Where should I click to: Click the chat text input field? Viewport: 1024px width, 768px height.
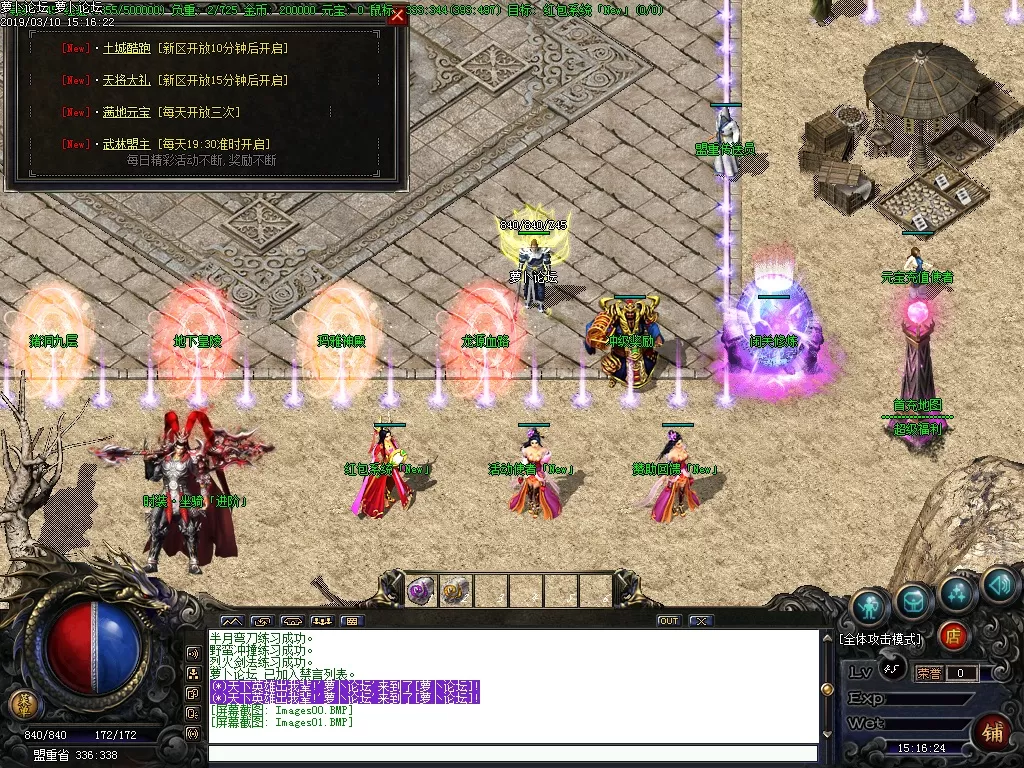(512, 754)
